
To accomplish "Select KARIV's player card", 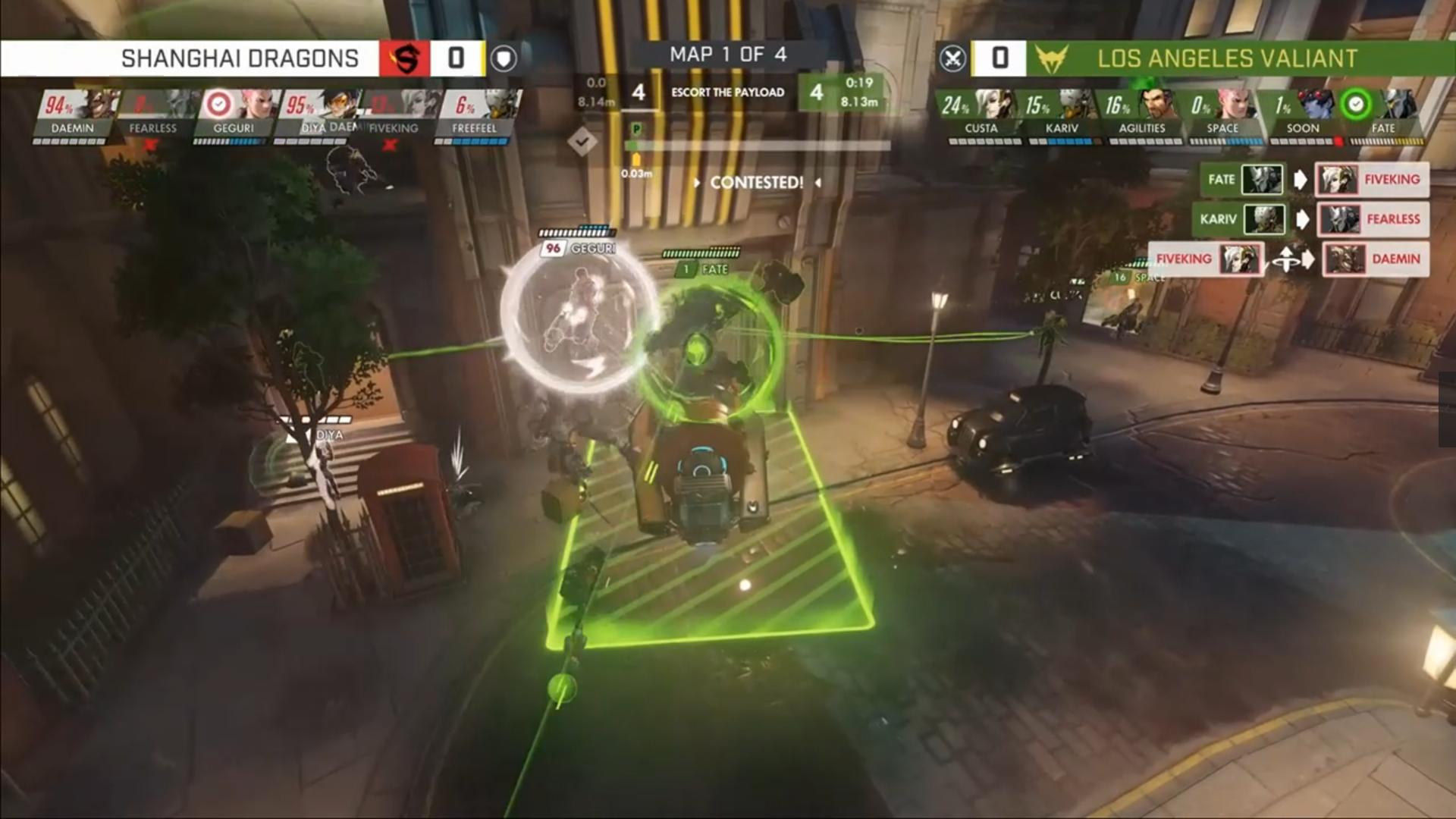I will pyautogui.click(x=1062, y=114).
